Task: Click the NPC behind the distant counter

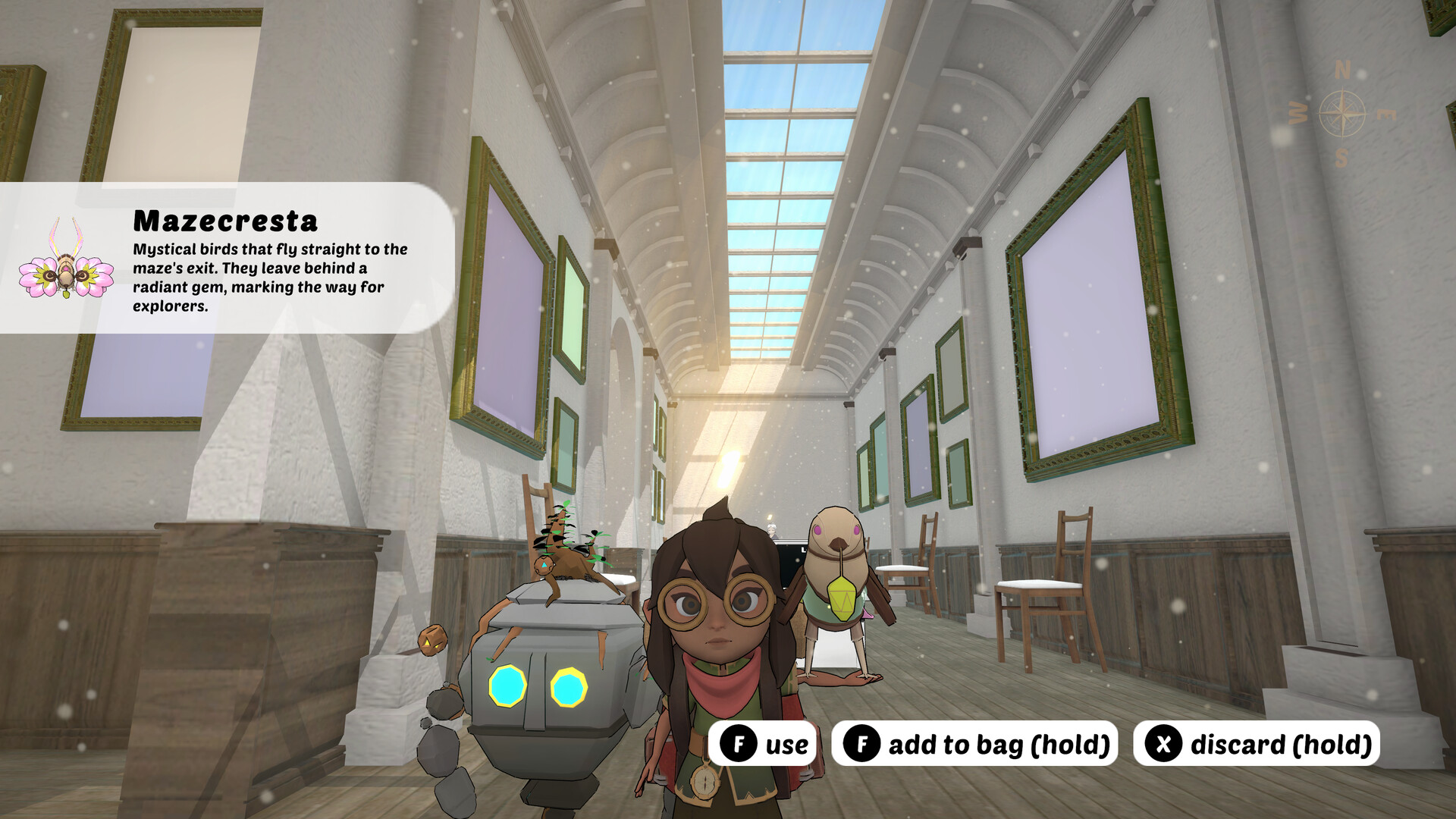Action: [772, 531]
